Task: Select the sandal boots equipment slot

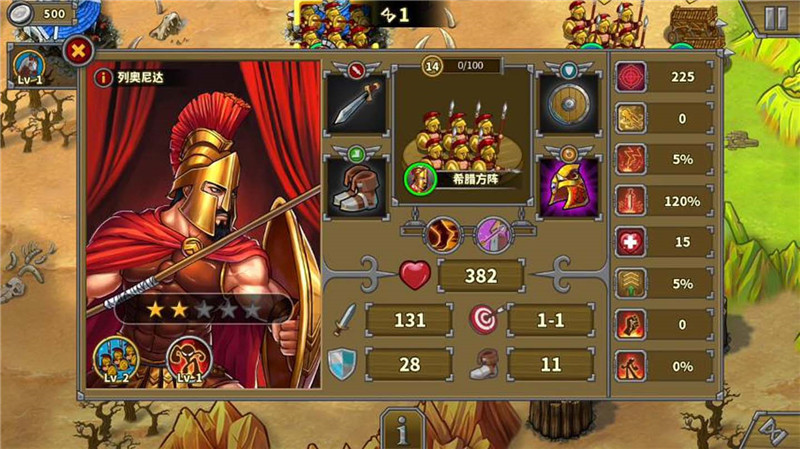Action: pyautogui.click(x=356, y=186)
